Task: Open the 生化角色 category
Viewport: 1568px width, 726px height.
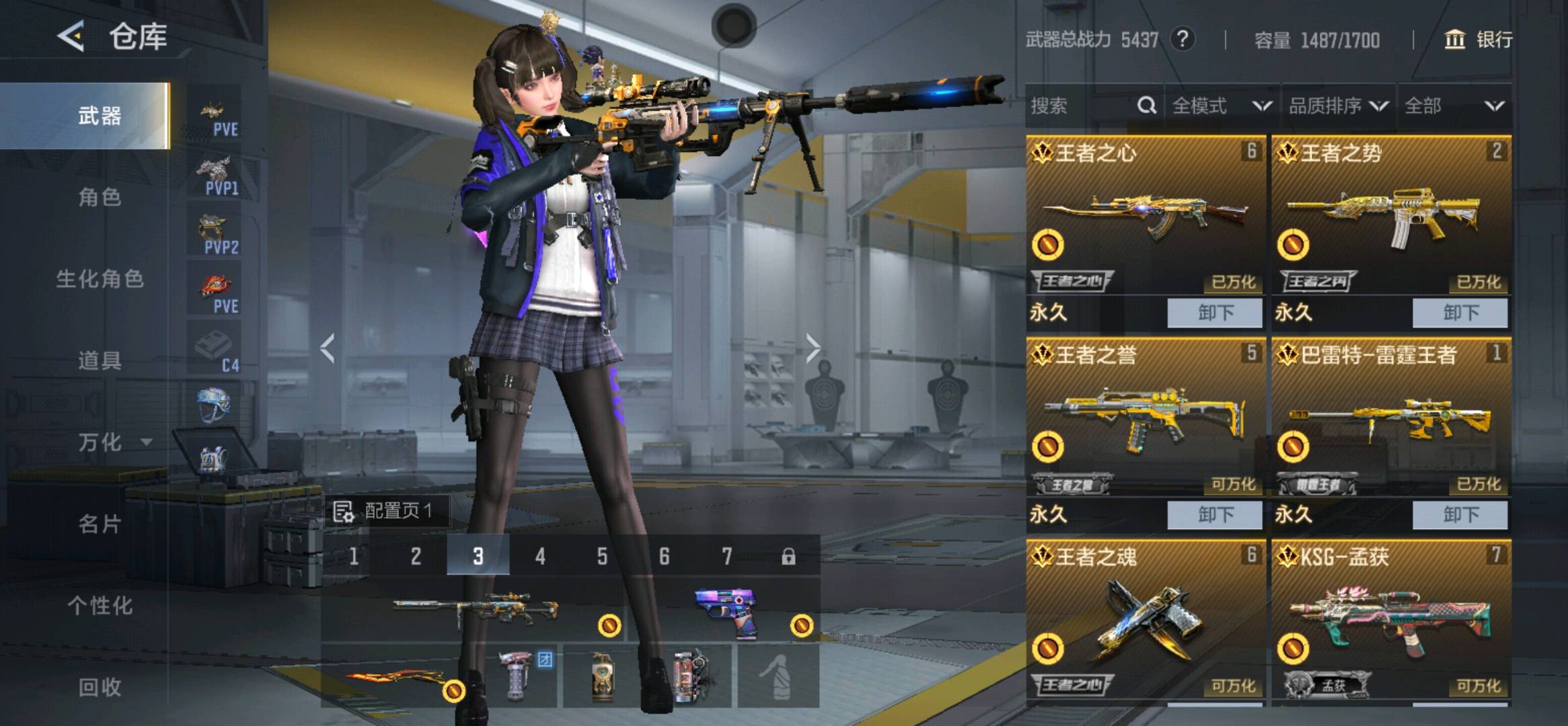Action: (x=100, y=279)
